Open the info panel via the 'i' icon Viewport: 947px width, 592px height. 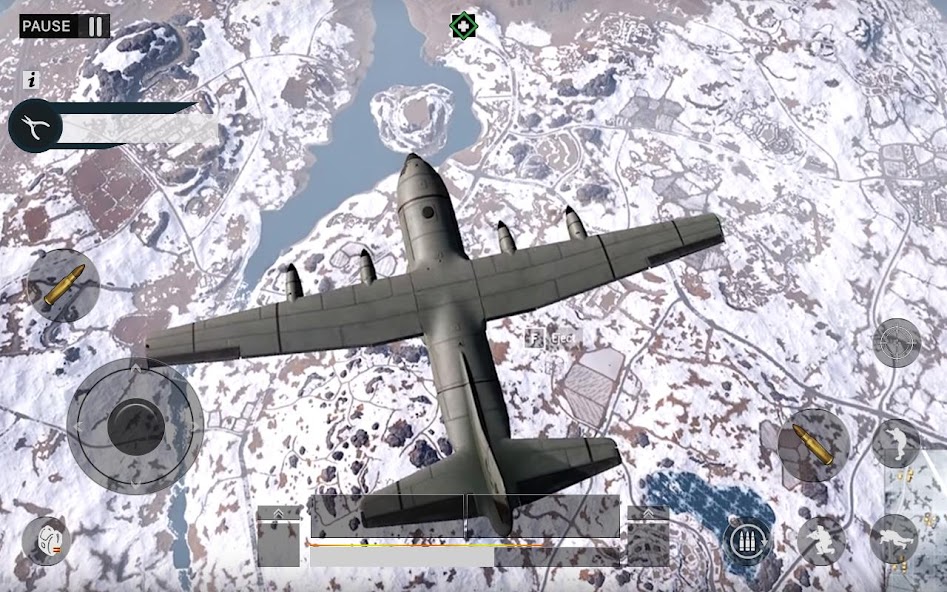31,80
